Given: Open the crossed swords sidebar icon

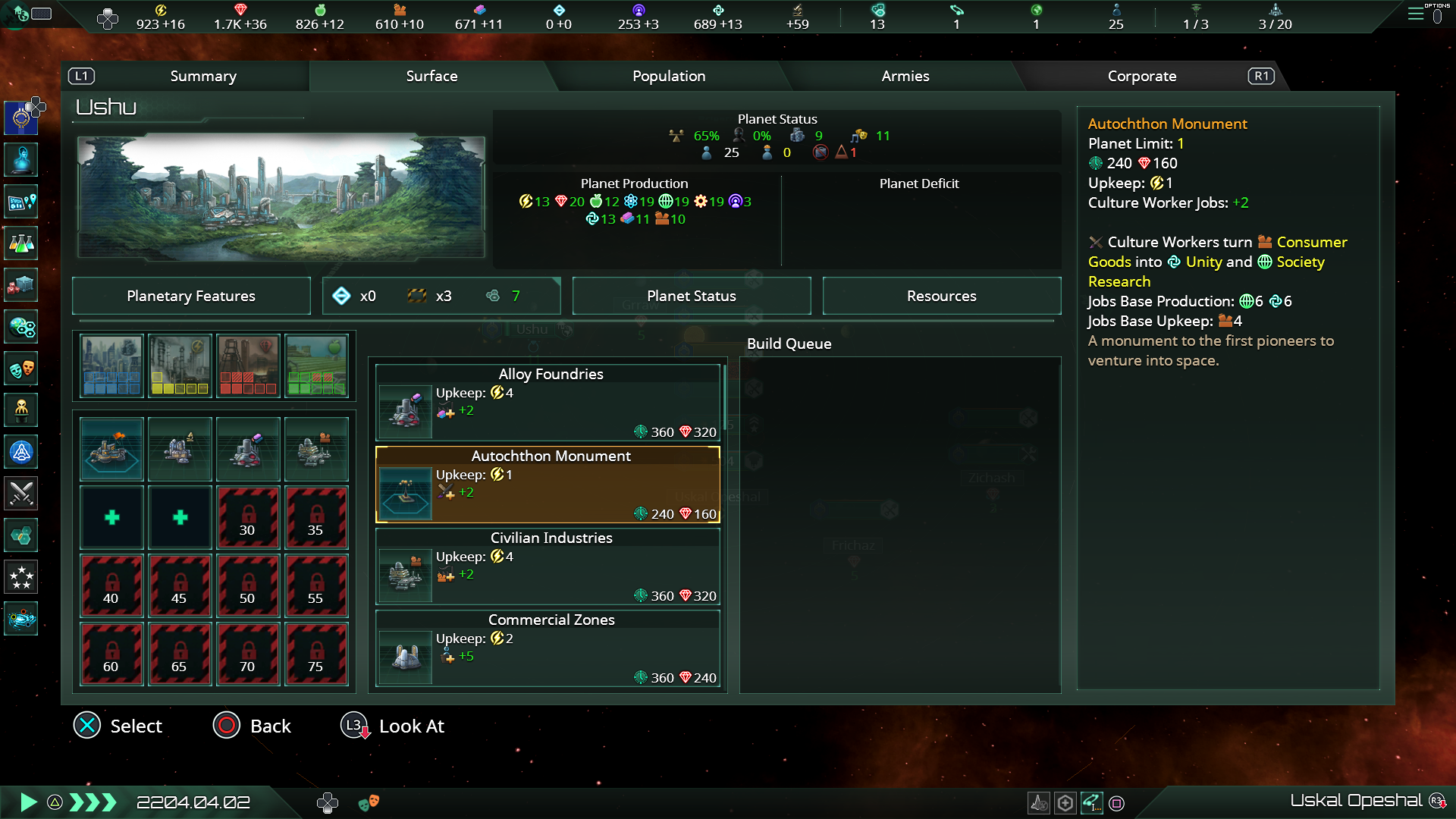Looking at the screenshot, I should [21, 494].
